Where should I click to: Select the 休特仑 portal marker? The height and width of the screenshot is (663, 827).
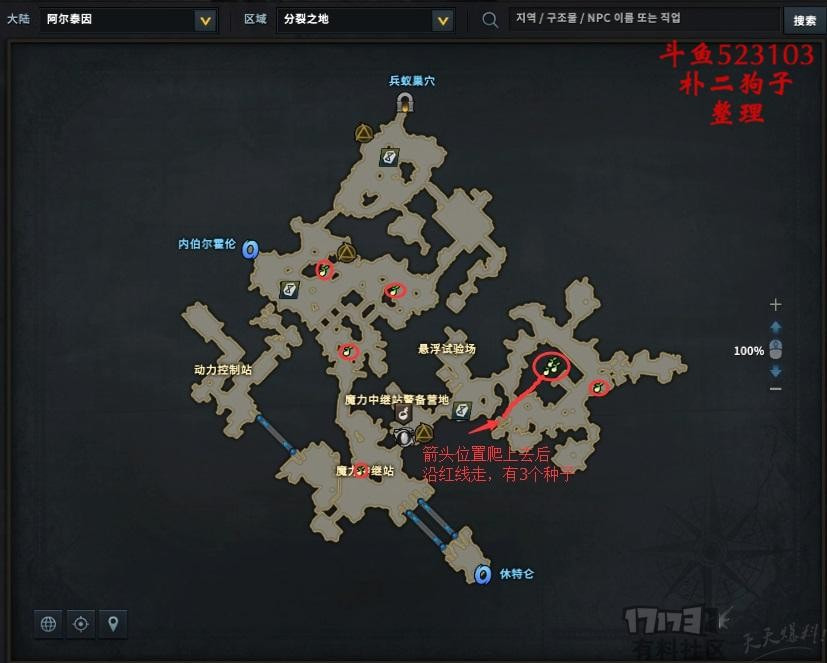tap(484, 574)
